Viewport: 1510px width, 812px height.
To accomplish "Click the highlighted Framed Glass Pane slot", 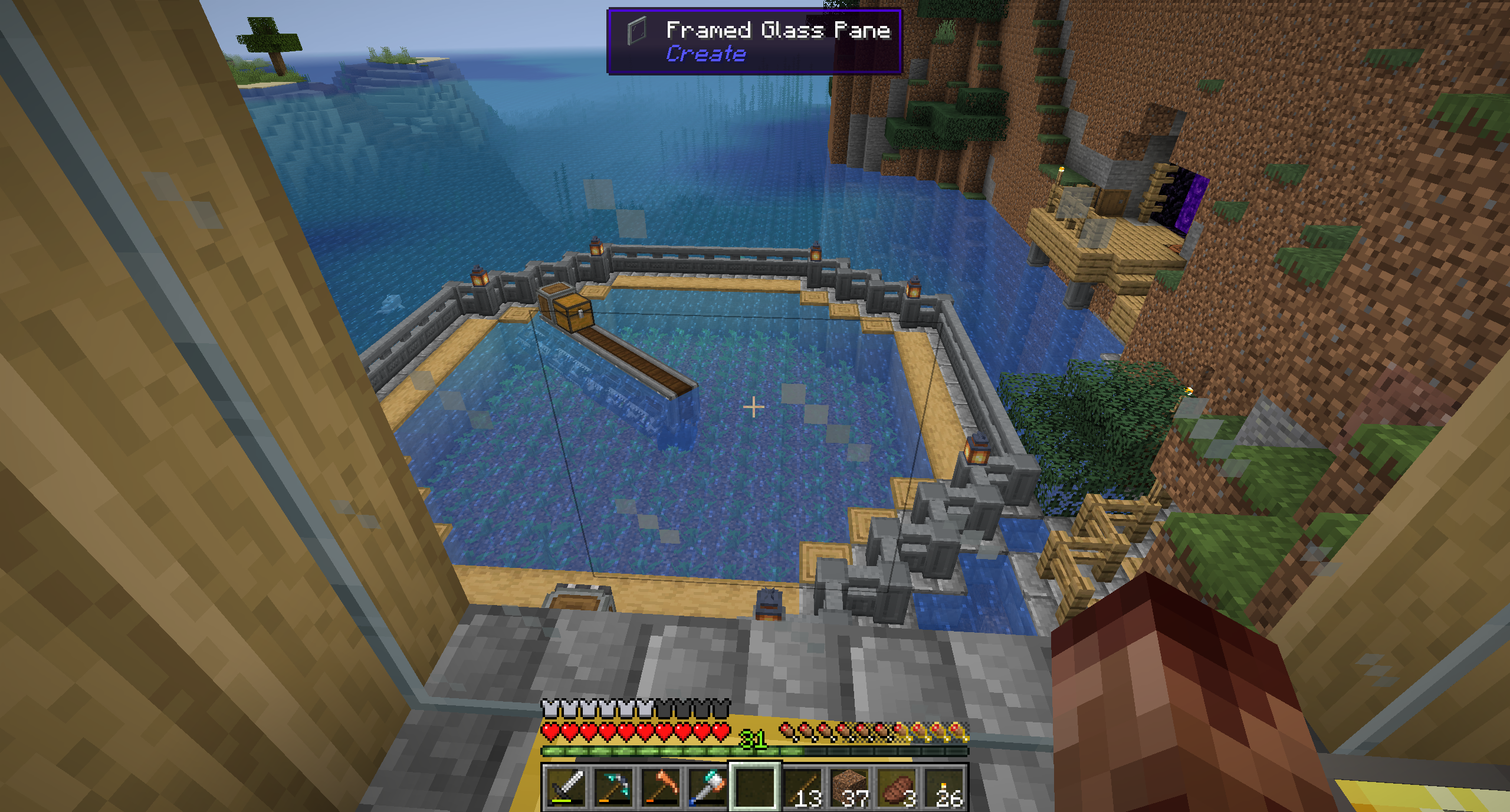I will tap(756, 787).
